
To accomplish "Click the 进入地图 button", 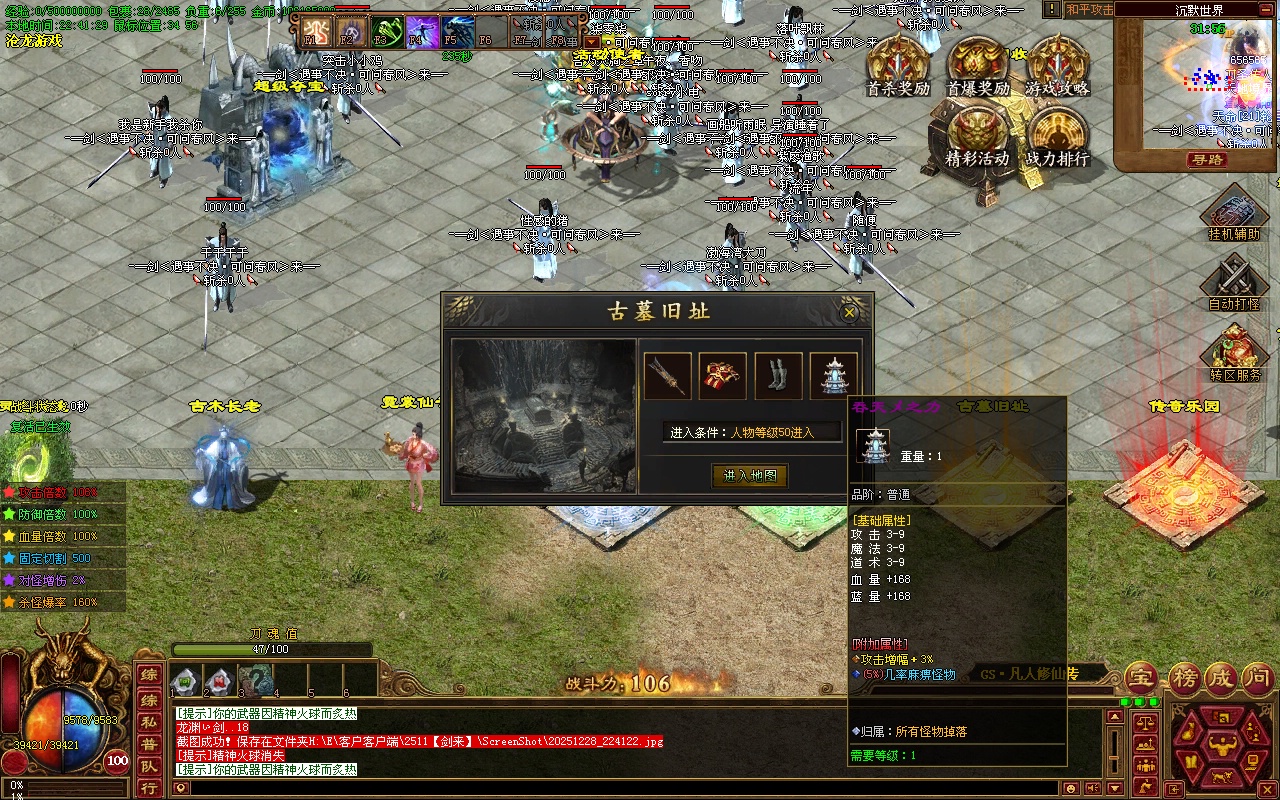I will (749, 476).
